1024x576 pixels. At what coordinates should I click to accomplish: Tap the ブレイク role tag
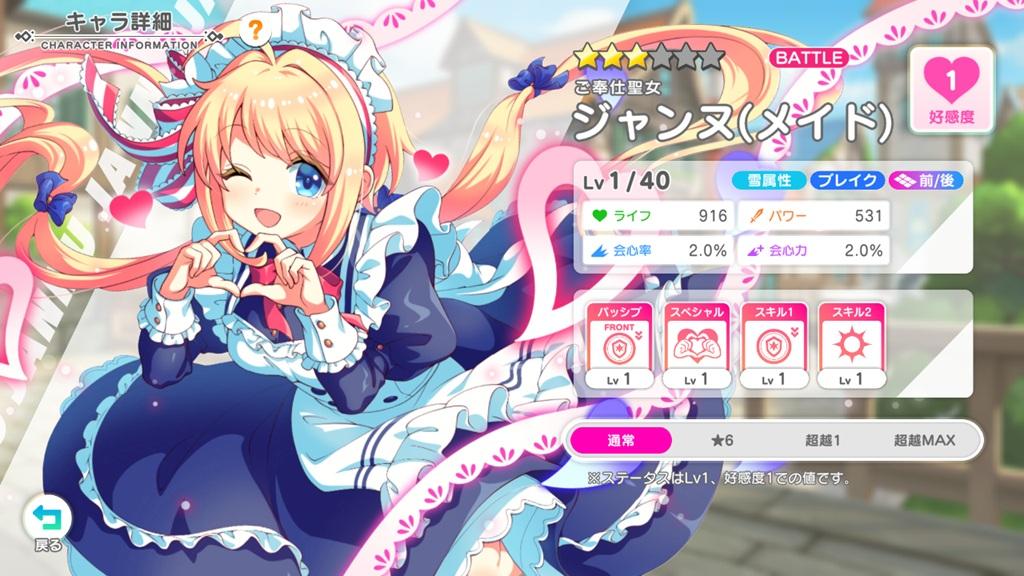(846, 181)
